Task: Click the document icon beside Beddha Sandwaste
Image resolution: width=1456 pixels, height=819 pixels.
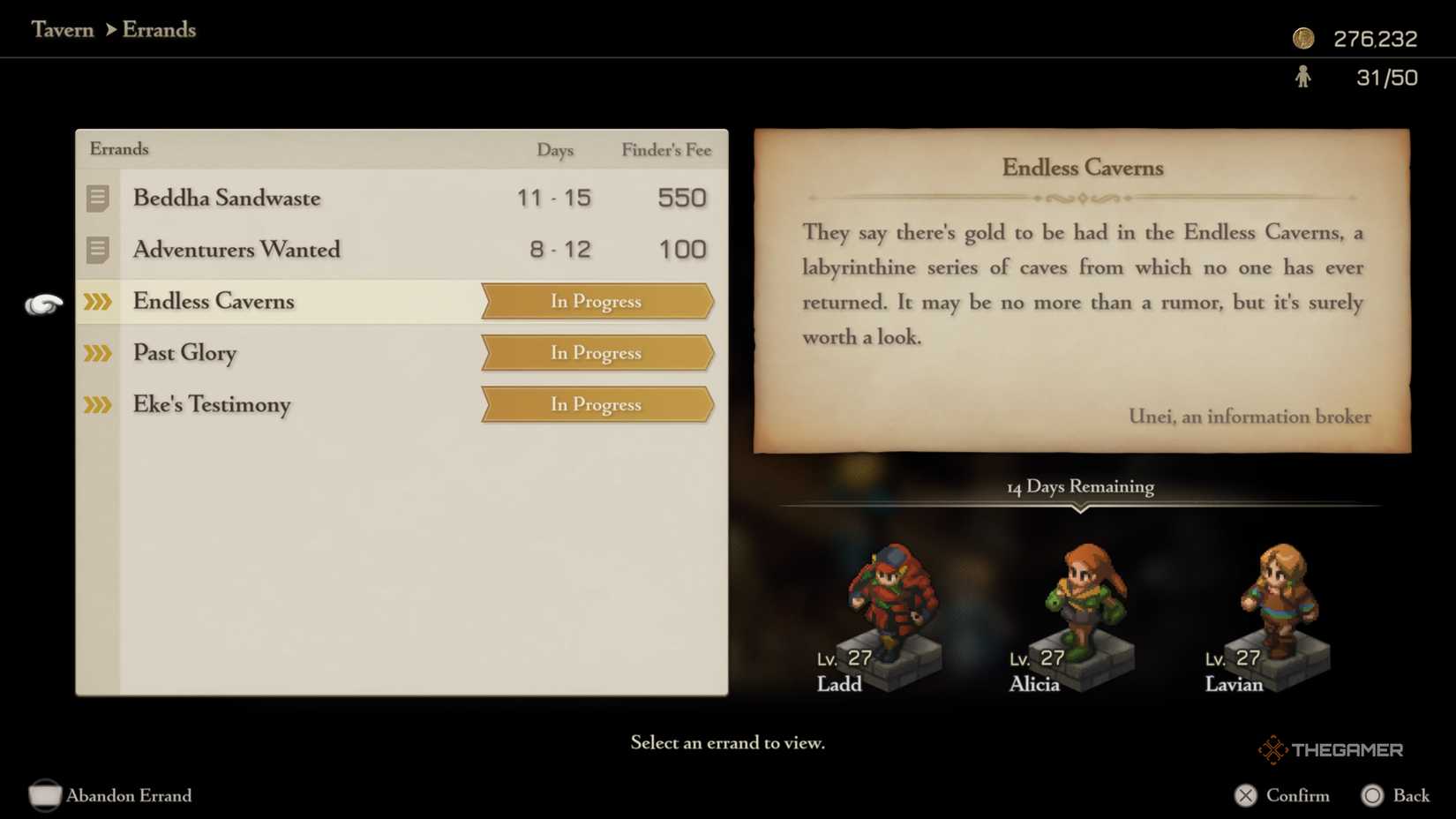Action: [97, 199]
